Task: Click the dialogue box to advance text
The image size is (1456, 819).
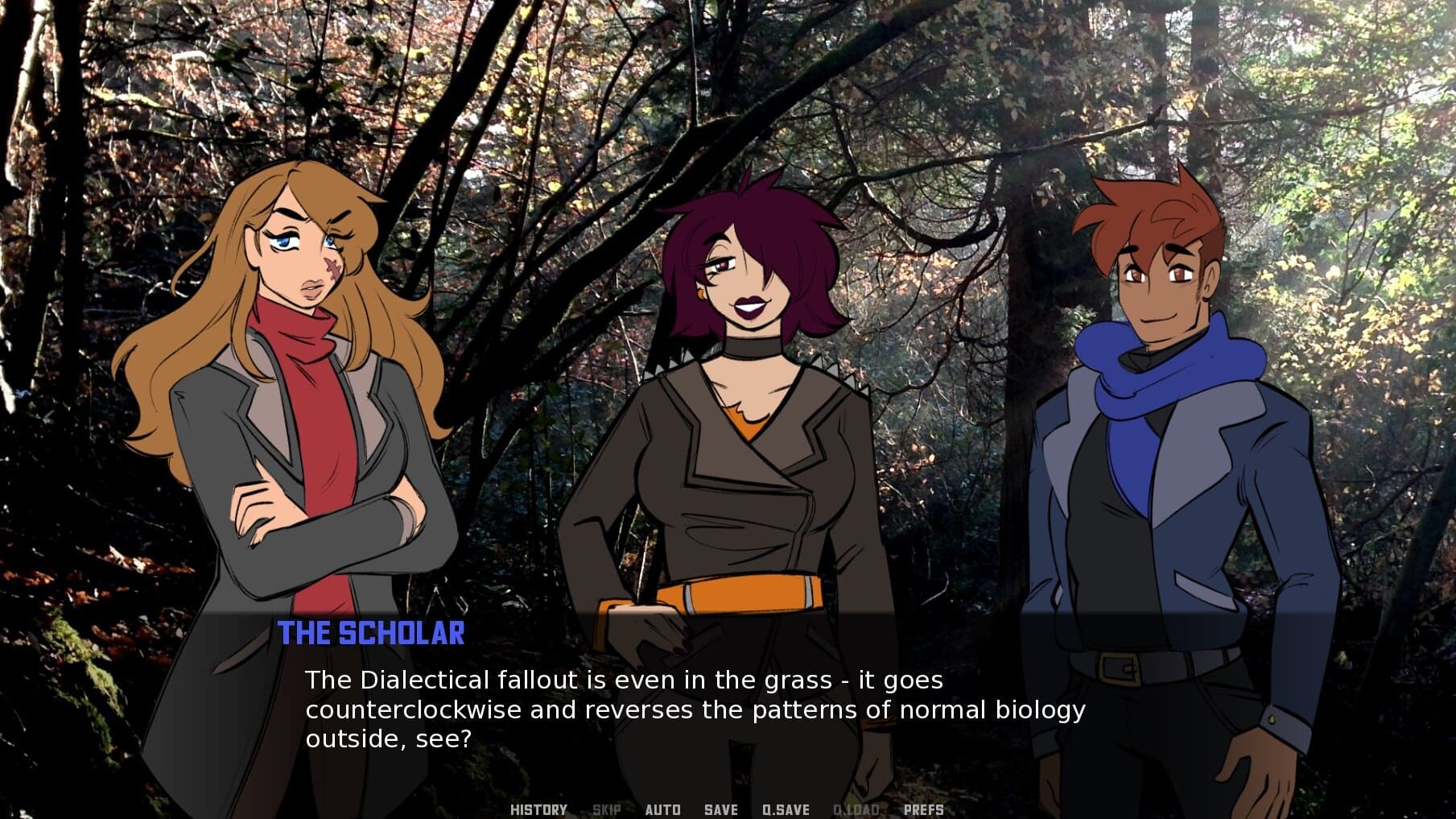Action: pyautogui.click(x=724, y=709)
